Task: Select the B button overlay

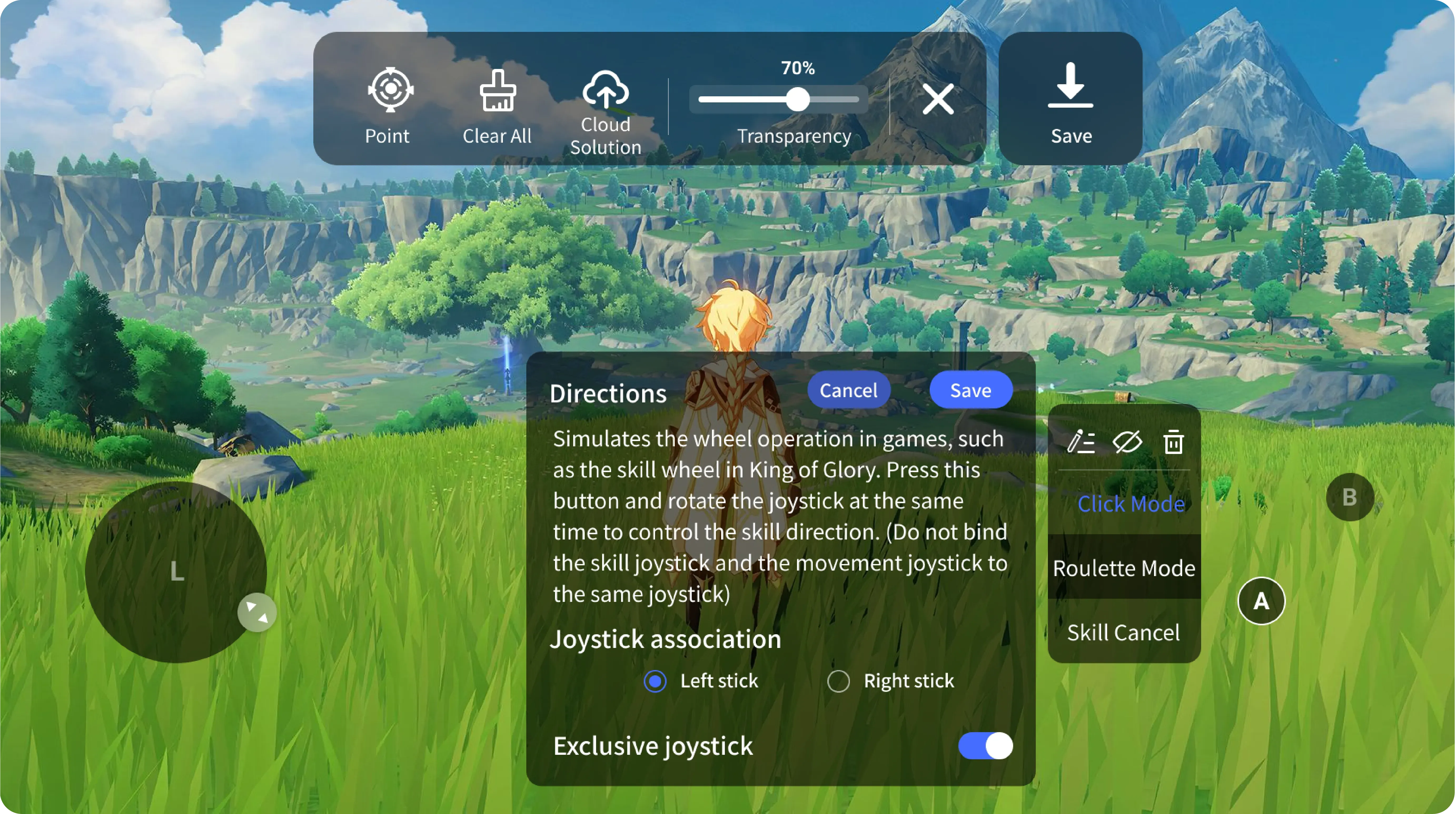Action: 1350,497
